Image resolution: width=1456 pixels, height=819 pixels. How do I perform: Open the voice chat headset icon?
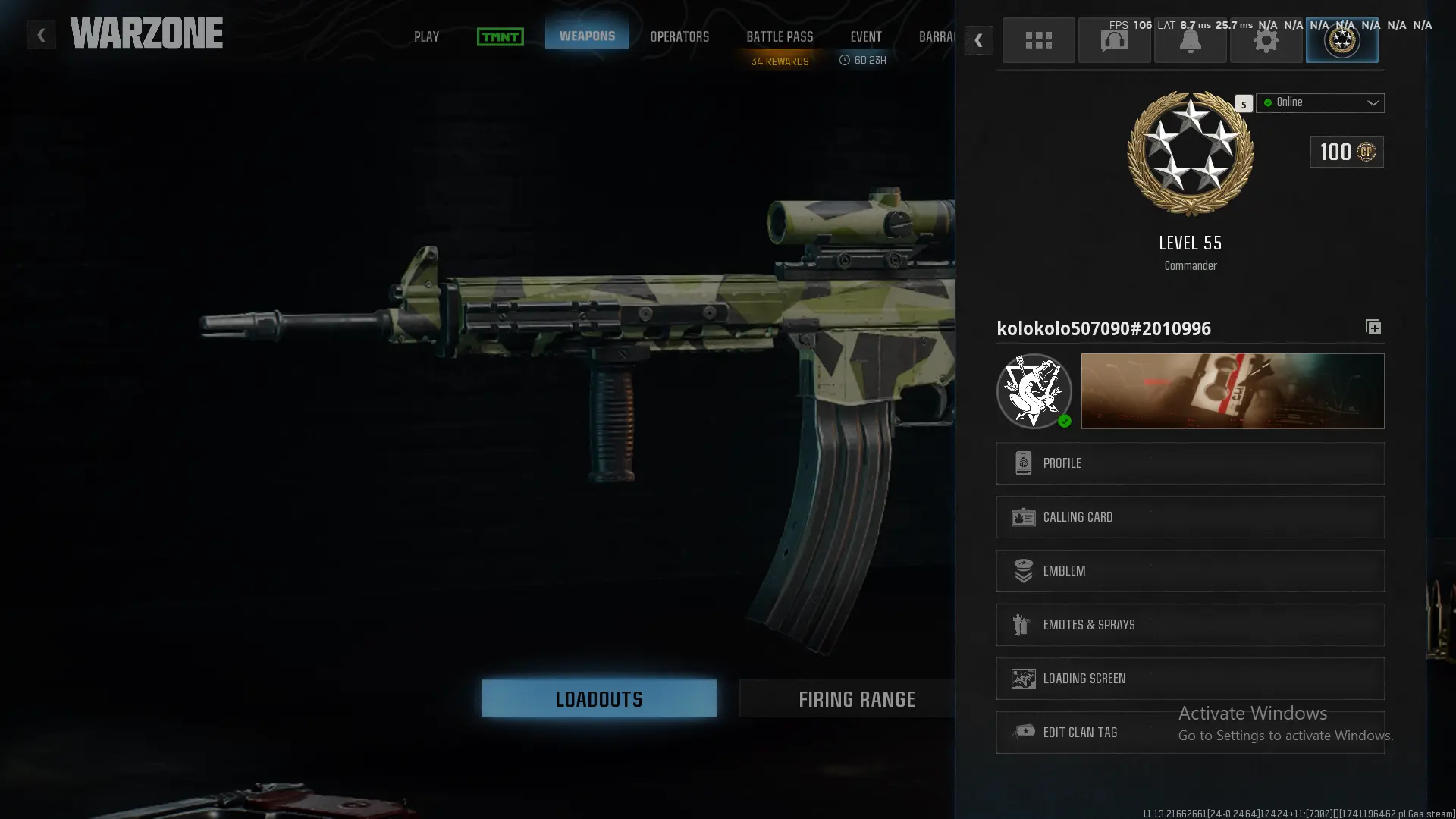1114,40
